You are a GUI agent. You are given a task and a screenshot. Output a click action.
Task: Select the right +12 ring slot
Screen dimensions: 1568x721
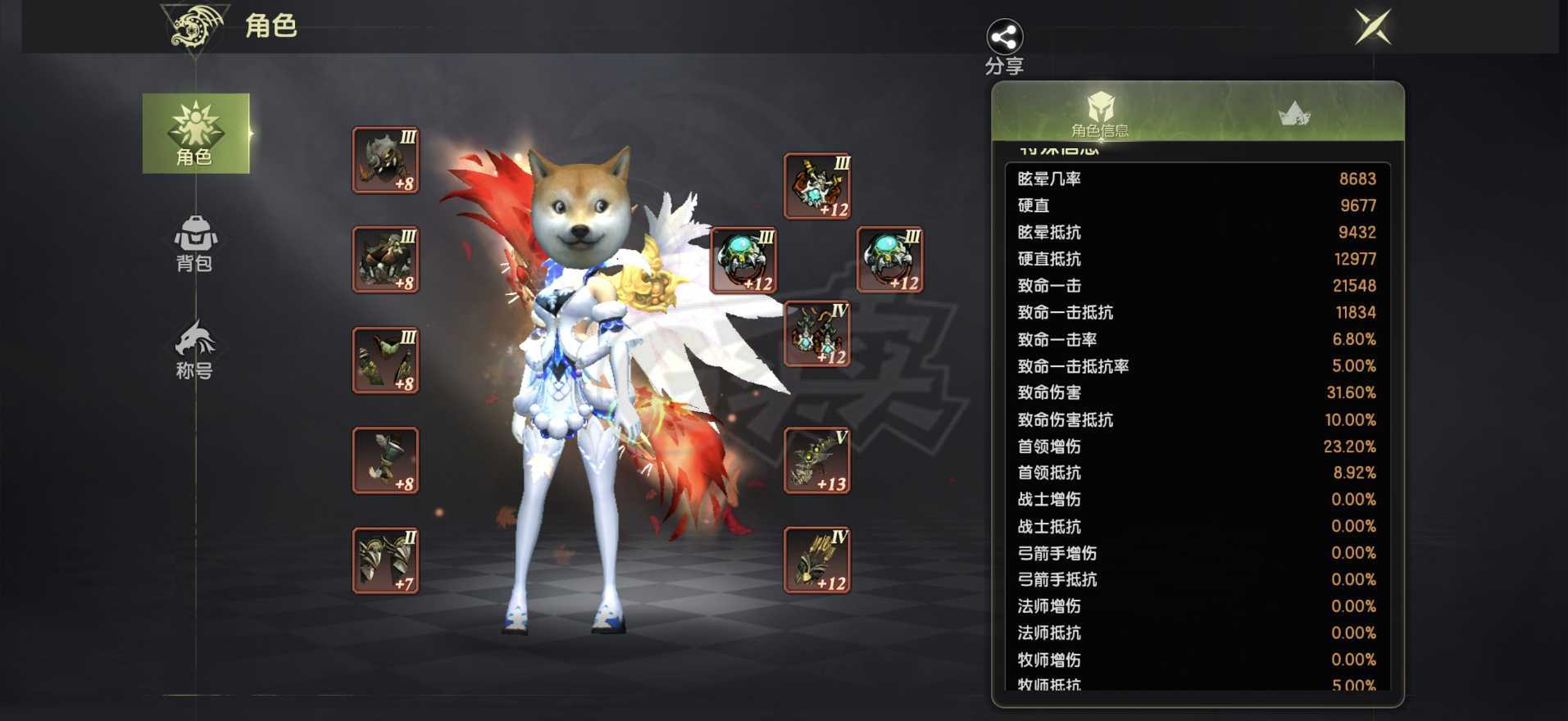pyautogui.click(x=889, y=259)
